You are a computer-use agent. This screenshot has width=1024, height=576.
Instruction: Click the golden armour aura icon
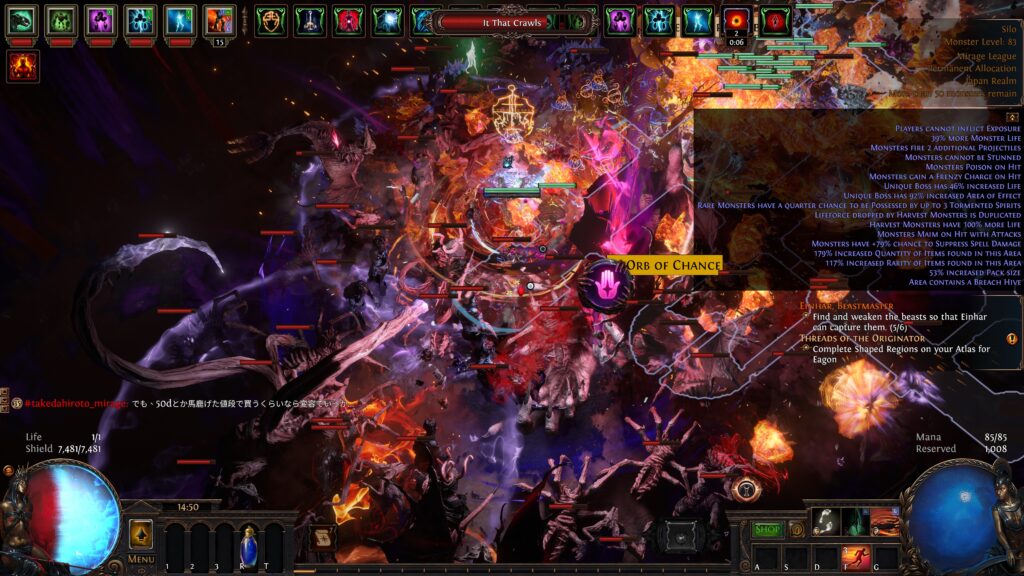[x=270, y=20]
